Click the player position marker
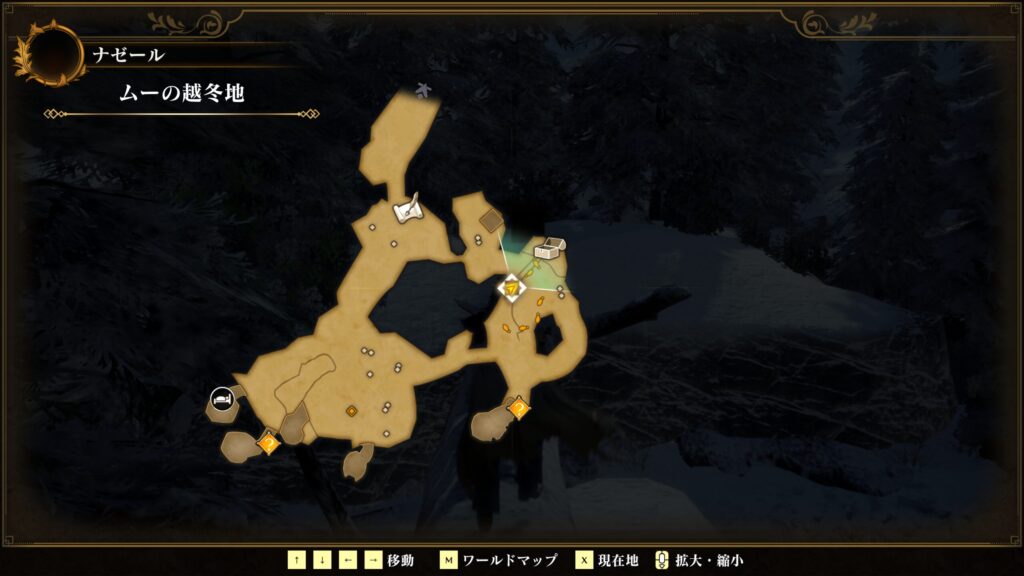This screenshot has width=1024, height=576. tap(512, 288)
